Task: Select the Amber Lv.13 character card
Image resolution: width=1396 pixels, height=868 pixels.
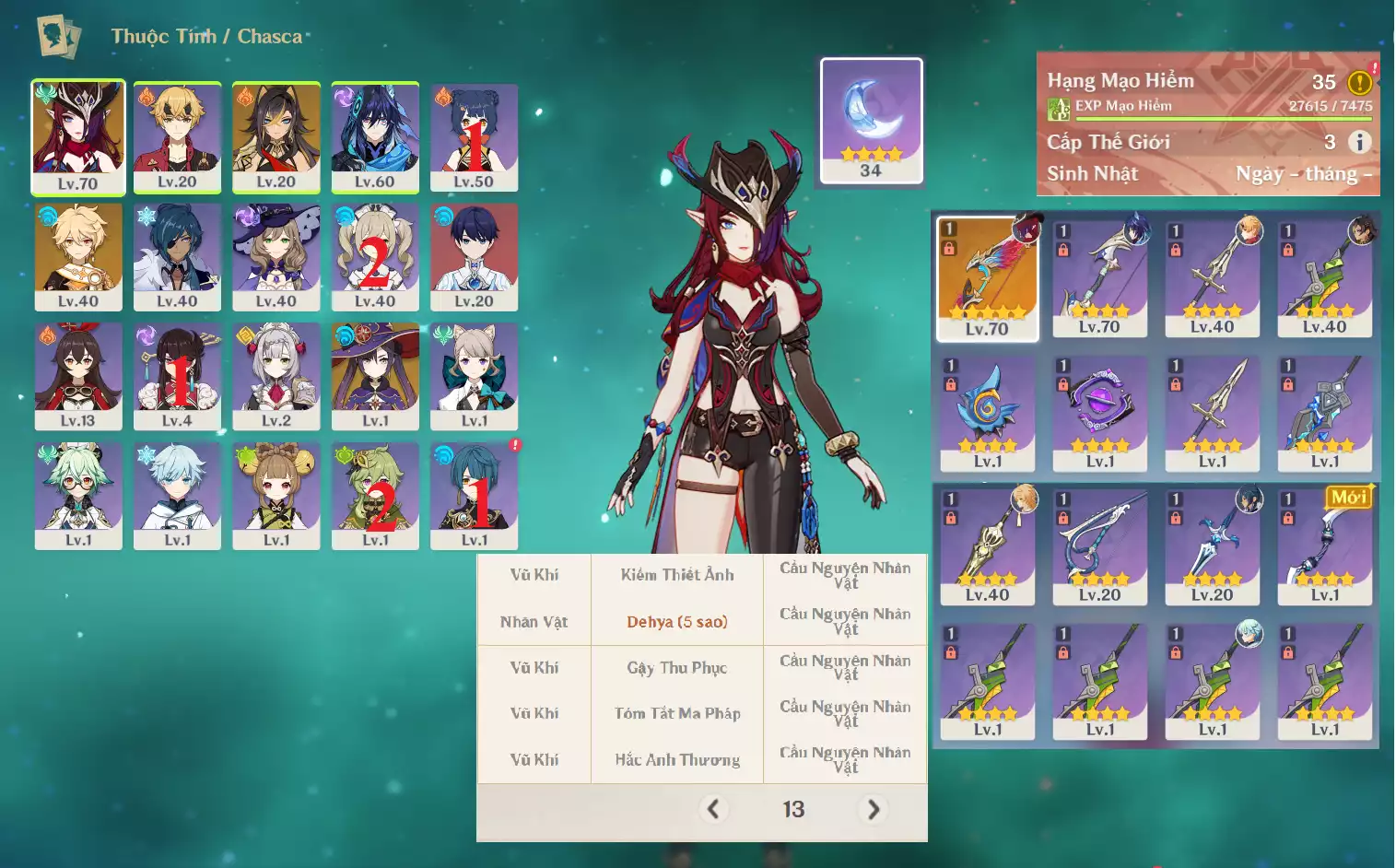Action: point(78,375)
